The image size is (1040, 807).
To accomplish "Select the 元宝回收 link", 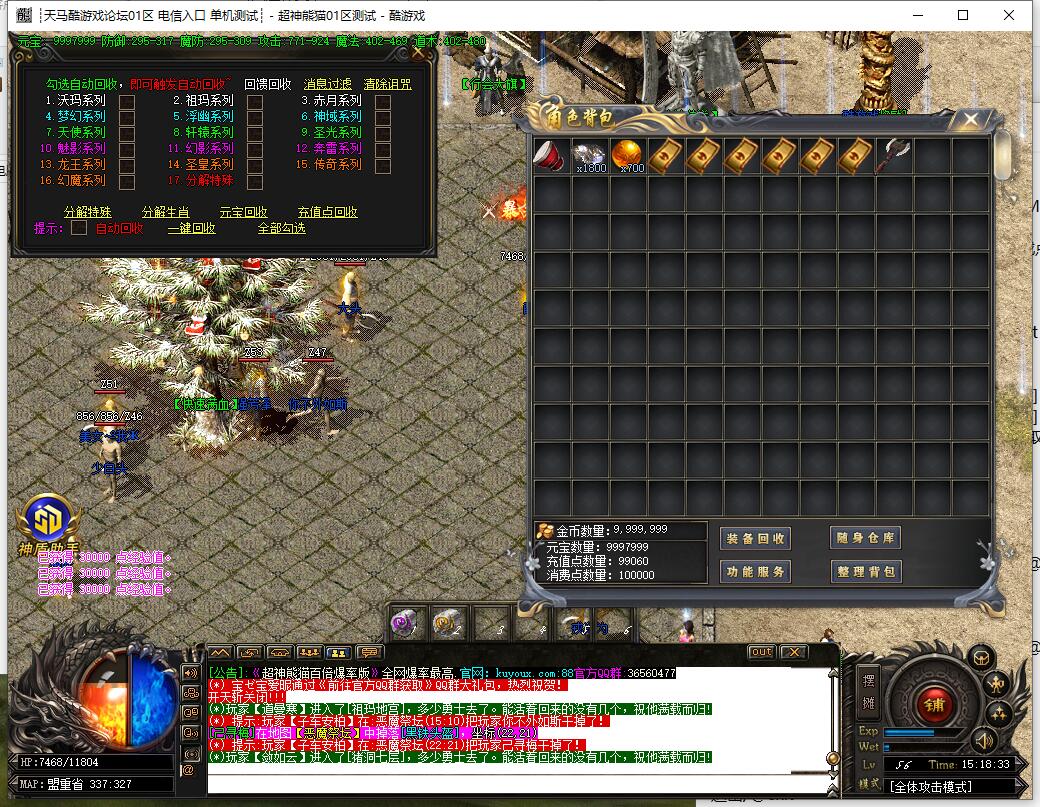I will pos(244,212).
